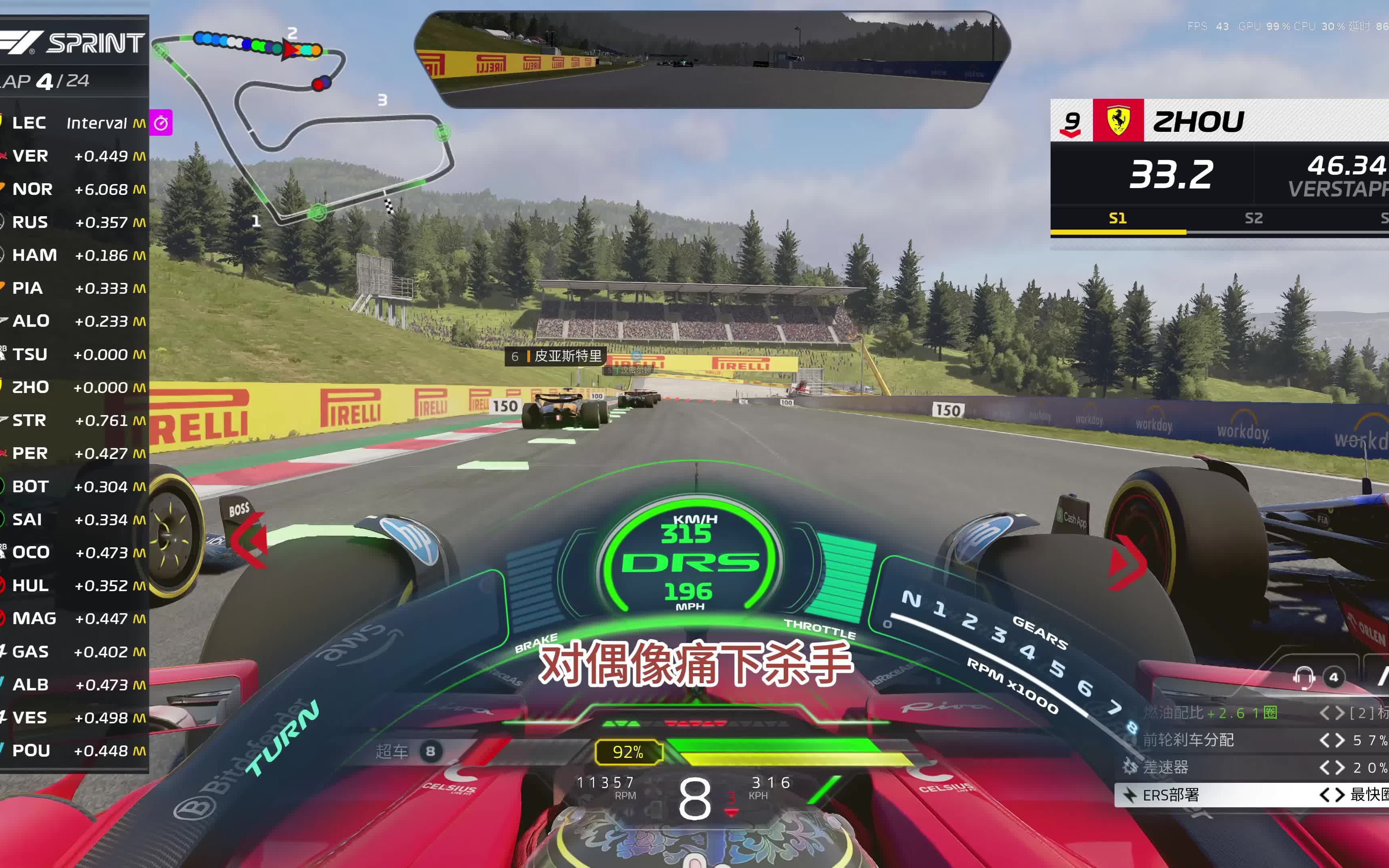Select VER row in the standings

pos(75,156)
